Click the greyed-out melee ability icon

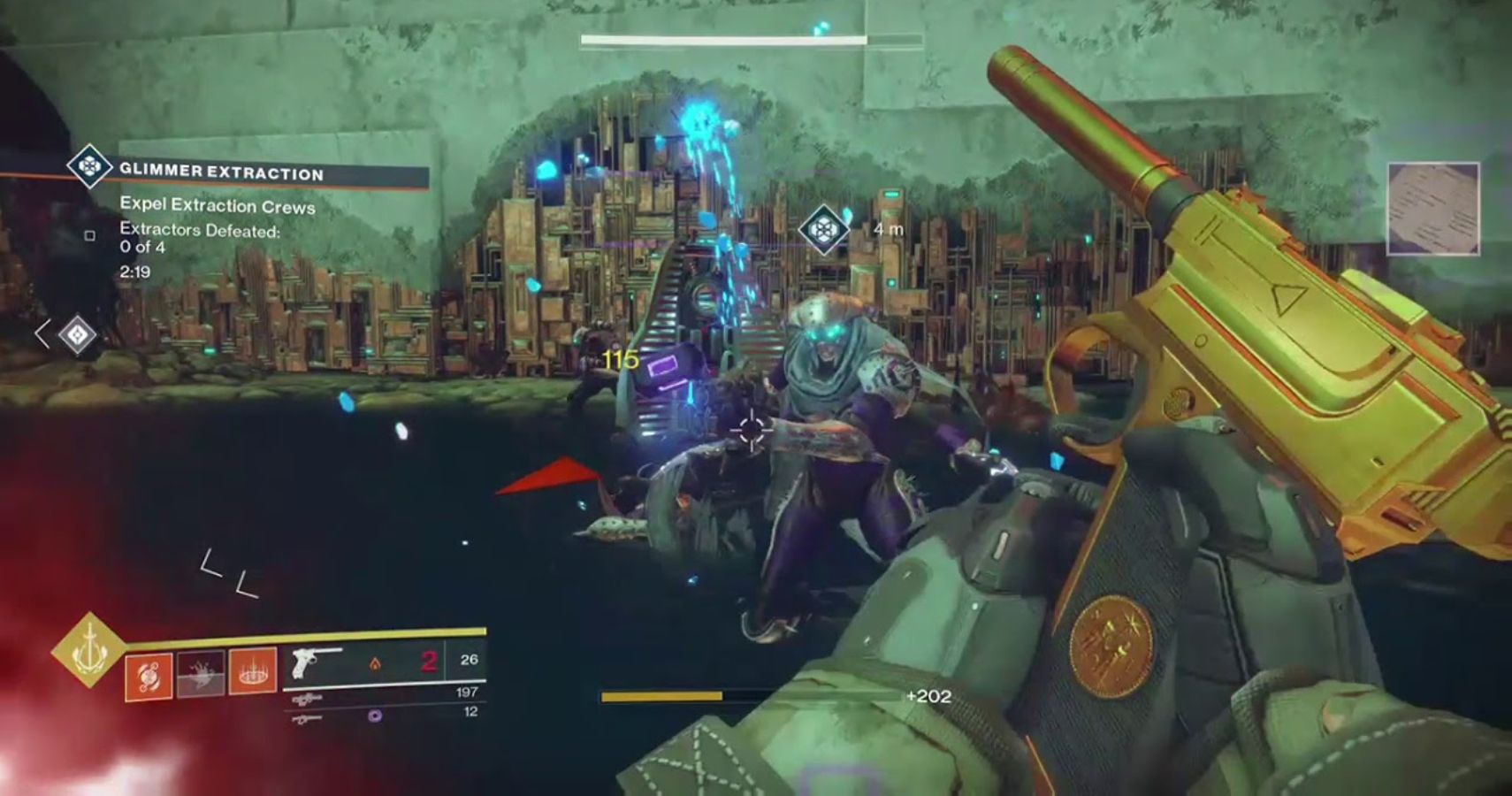pos(201,675)
